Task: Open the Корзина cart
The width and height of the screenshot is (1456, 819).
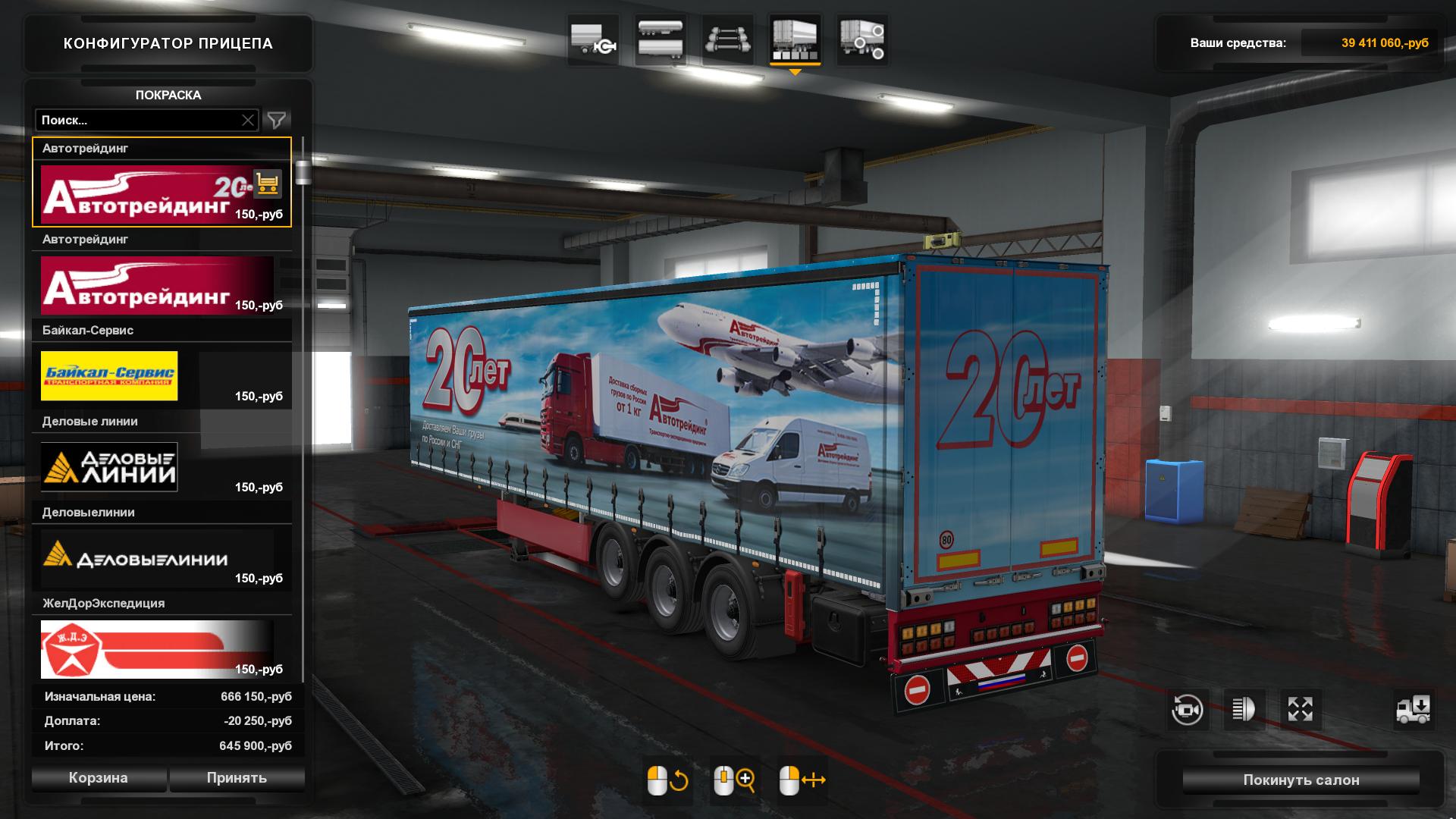Action: click(99, 778)
